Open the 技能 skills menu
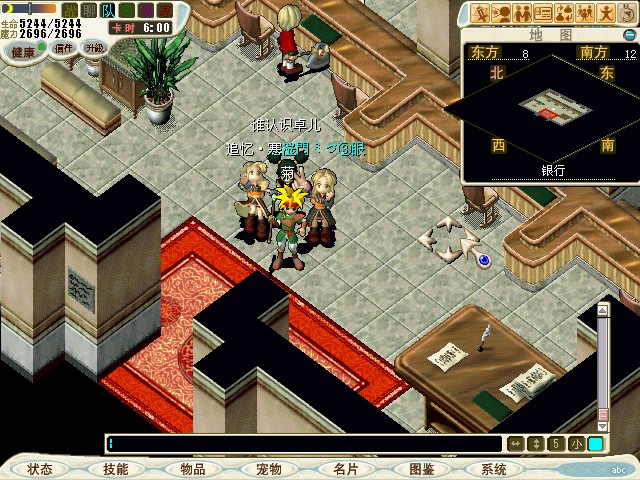640x480 pixels. 115,469
